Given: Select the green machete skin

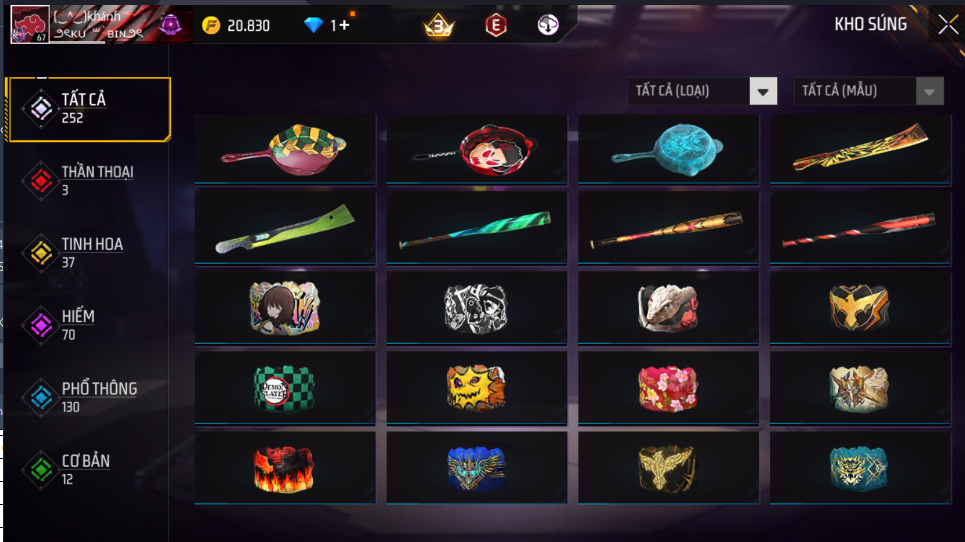Looking at the screenshot, I should (x=285, y=228).
